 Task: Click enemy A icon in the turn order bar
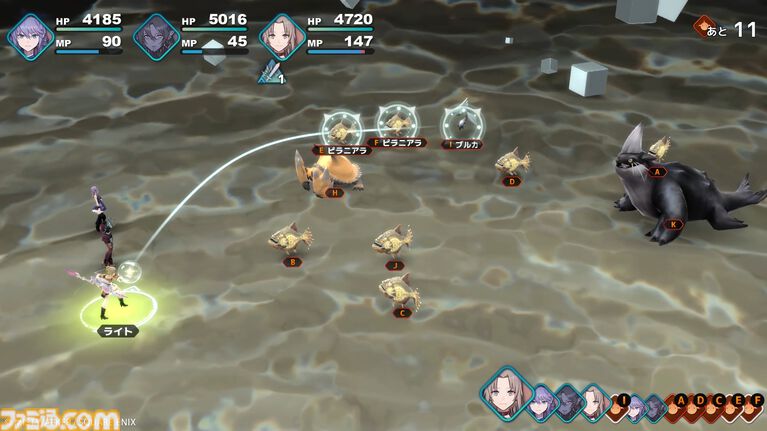tap(682, 402)
